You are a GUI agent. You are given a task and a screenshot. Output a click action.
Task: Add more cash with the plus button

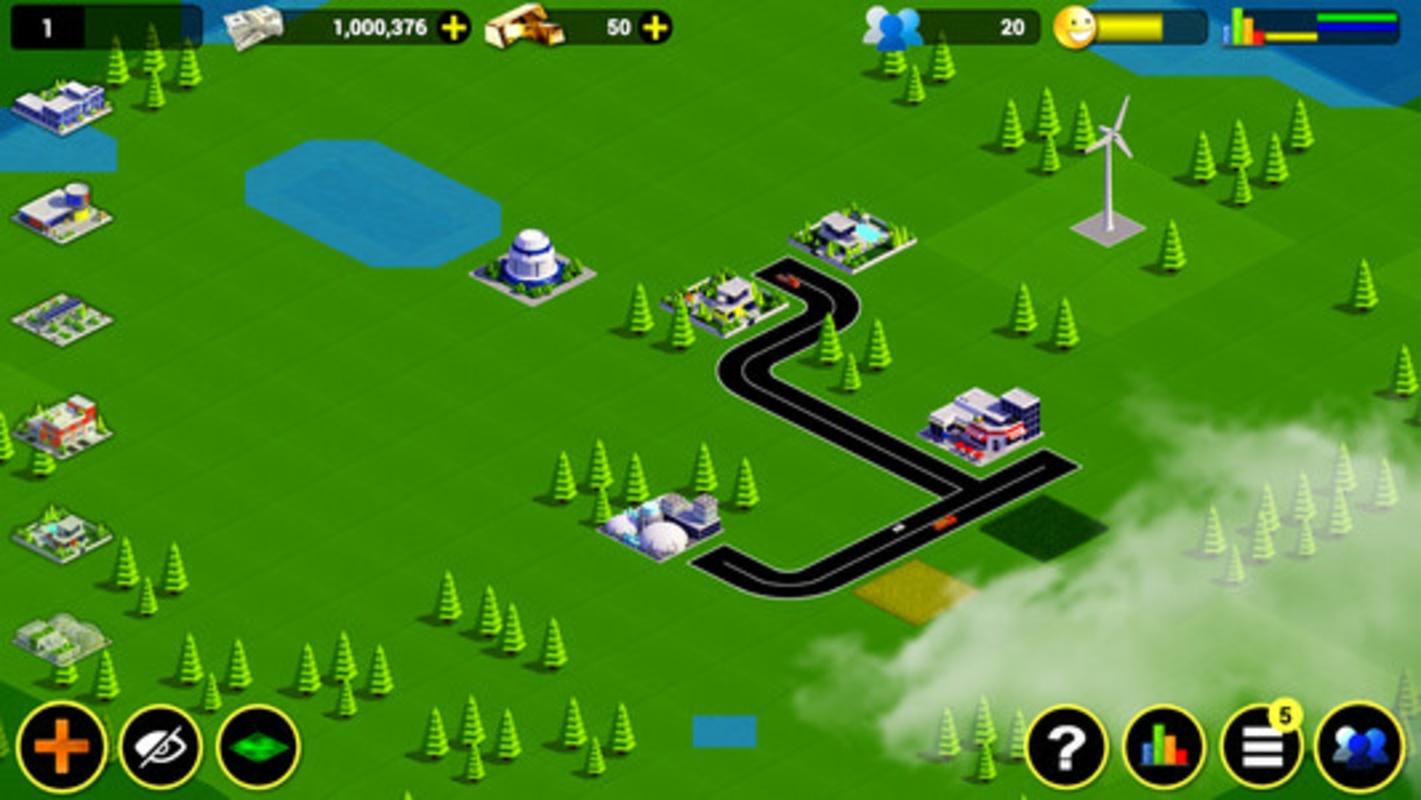[x=454, y=28]
